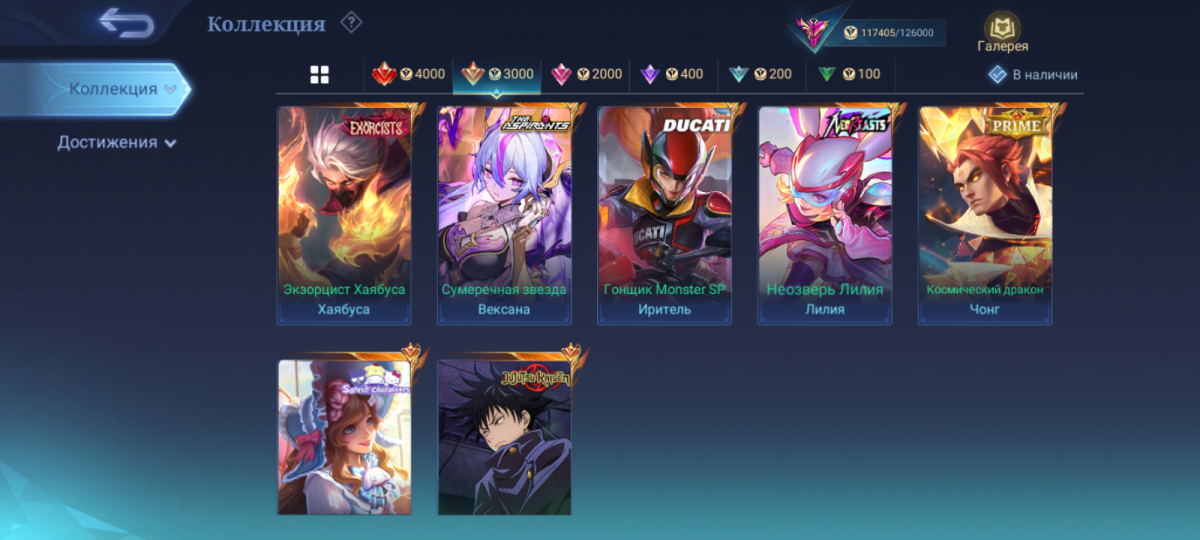Select the Неозверь Лилия skin card
The image size is (1200, 540).
coord(824,214)
